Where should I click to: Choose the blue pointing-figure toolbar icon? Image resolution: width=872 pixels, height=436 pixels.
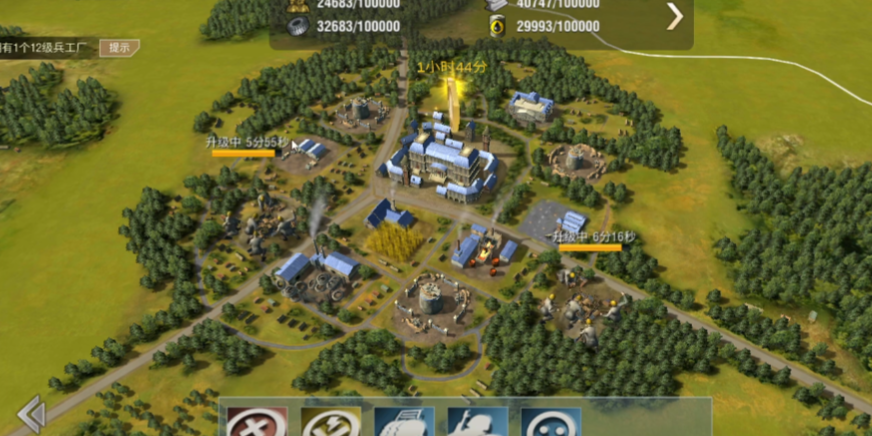tap(477, 422)
